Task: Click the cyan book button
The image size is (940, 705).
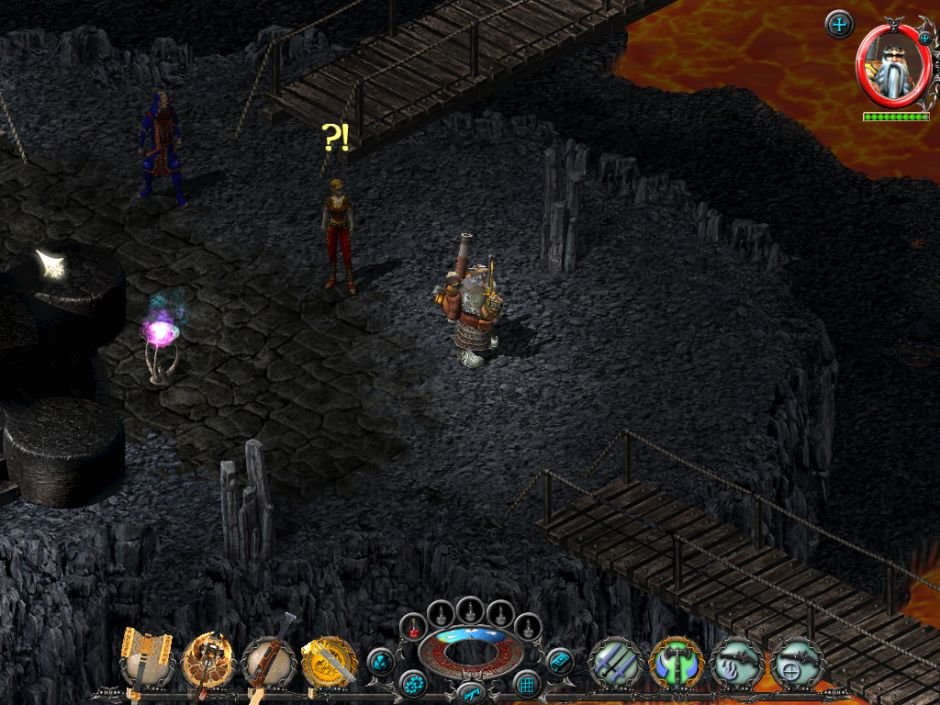Action: pyautogui.click(x=558, y=661)
